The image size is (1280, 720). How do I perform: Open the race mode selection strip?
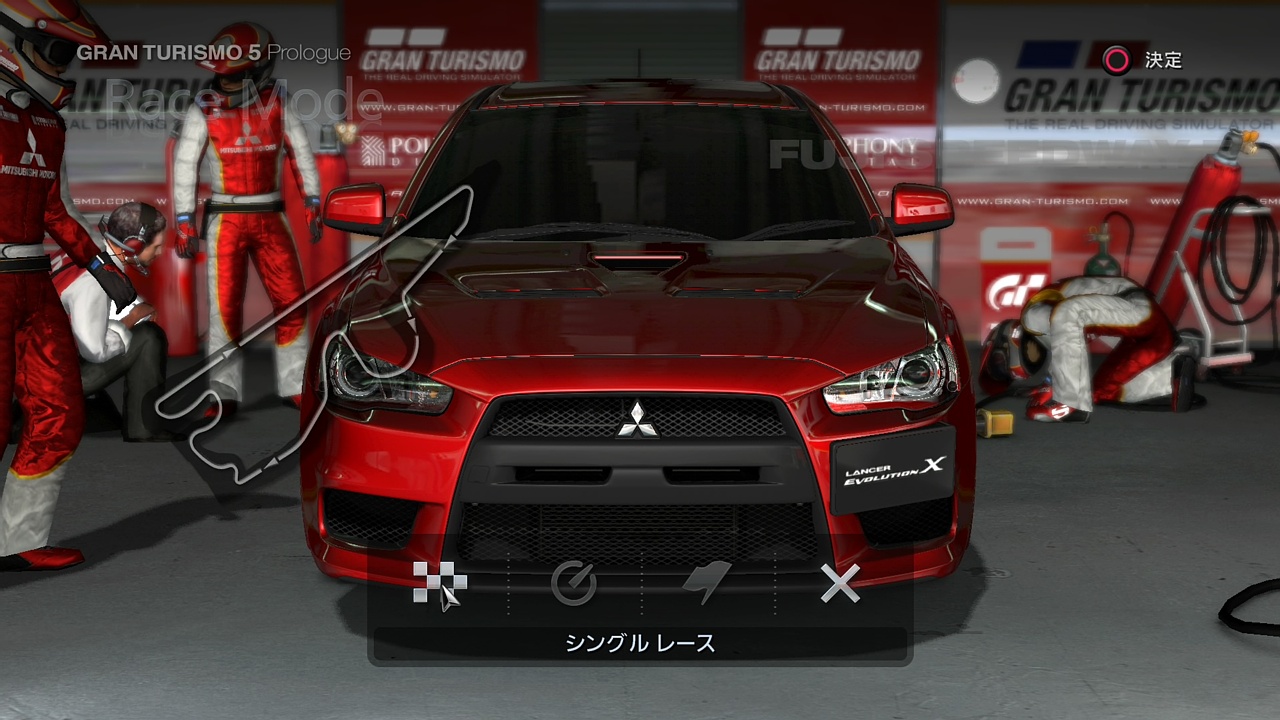640,583
